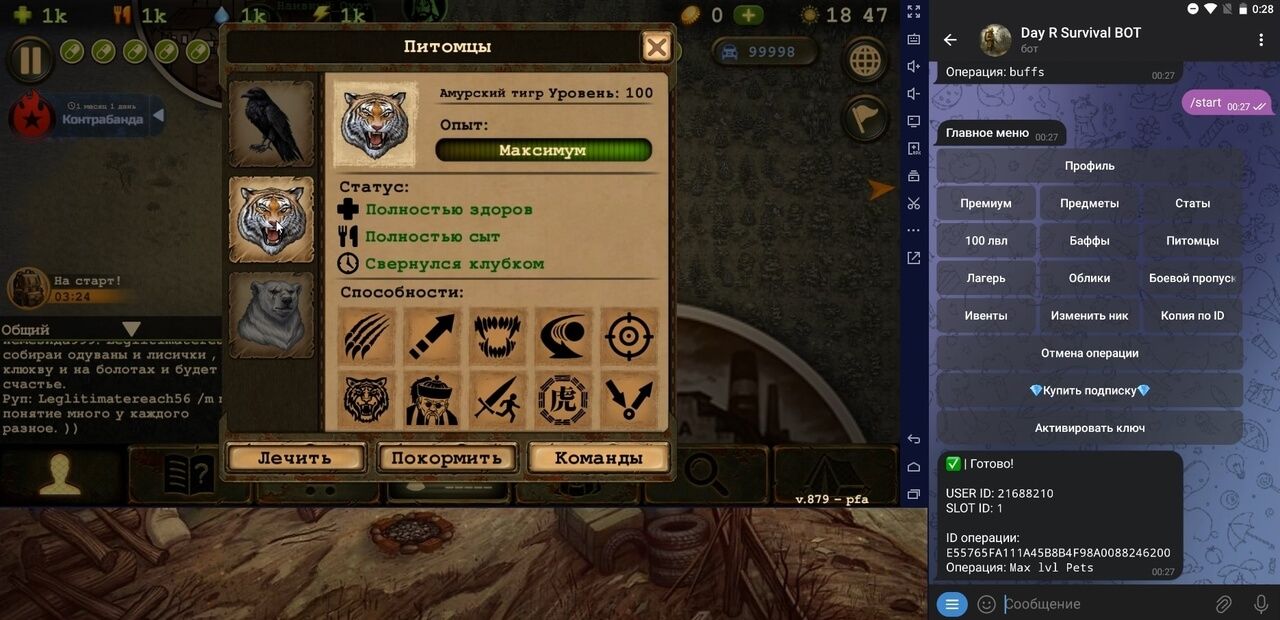Pause the game with the pause button

(30, 60)
